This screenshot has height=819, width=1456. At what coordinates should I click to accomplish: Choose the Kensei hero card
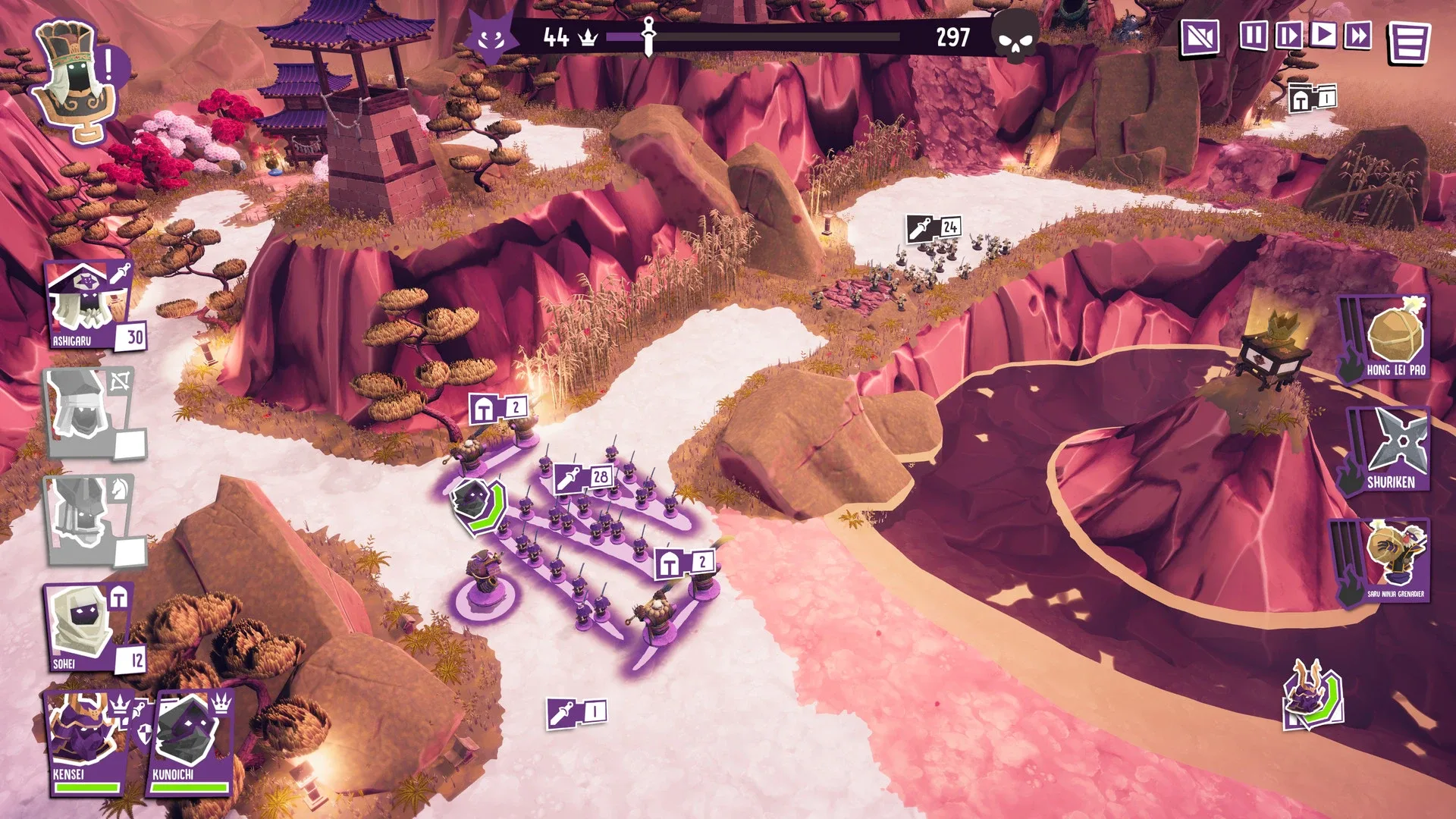(85, 743)
